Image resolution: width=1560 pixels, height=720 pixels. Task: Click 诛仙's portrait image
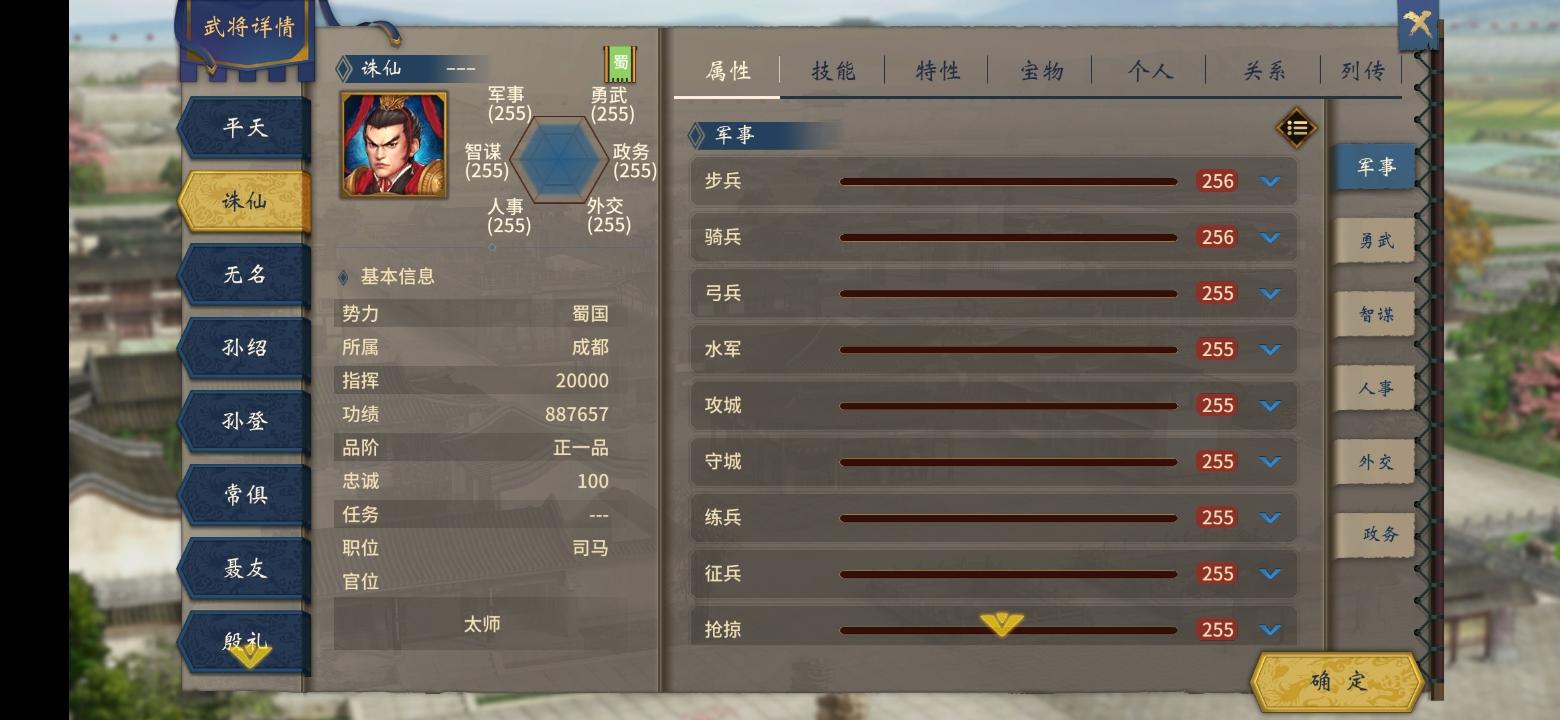click(394, 143)
